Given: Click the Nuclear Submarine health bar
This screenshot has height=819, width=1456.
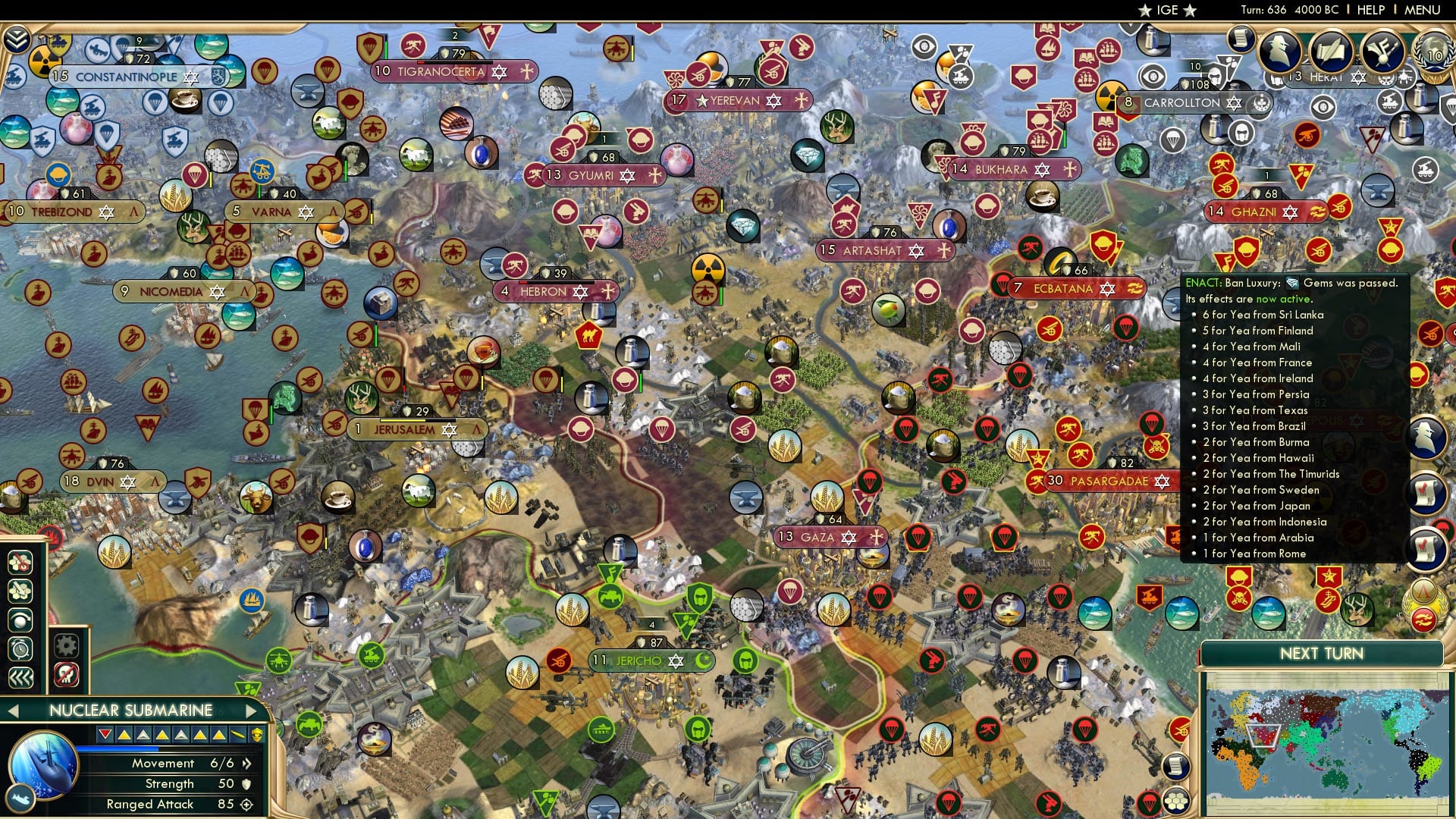Looking at the screenshot, I should click(x=118, y=749).
